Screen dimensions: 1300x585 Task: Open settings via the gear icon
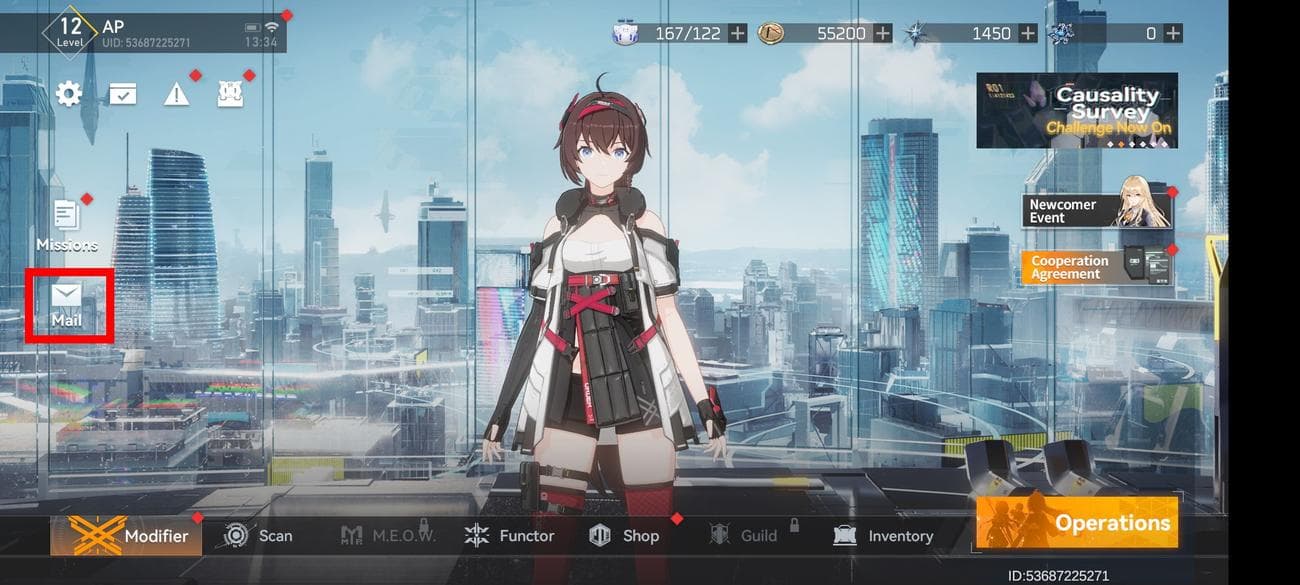(68, 94)
